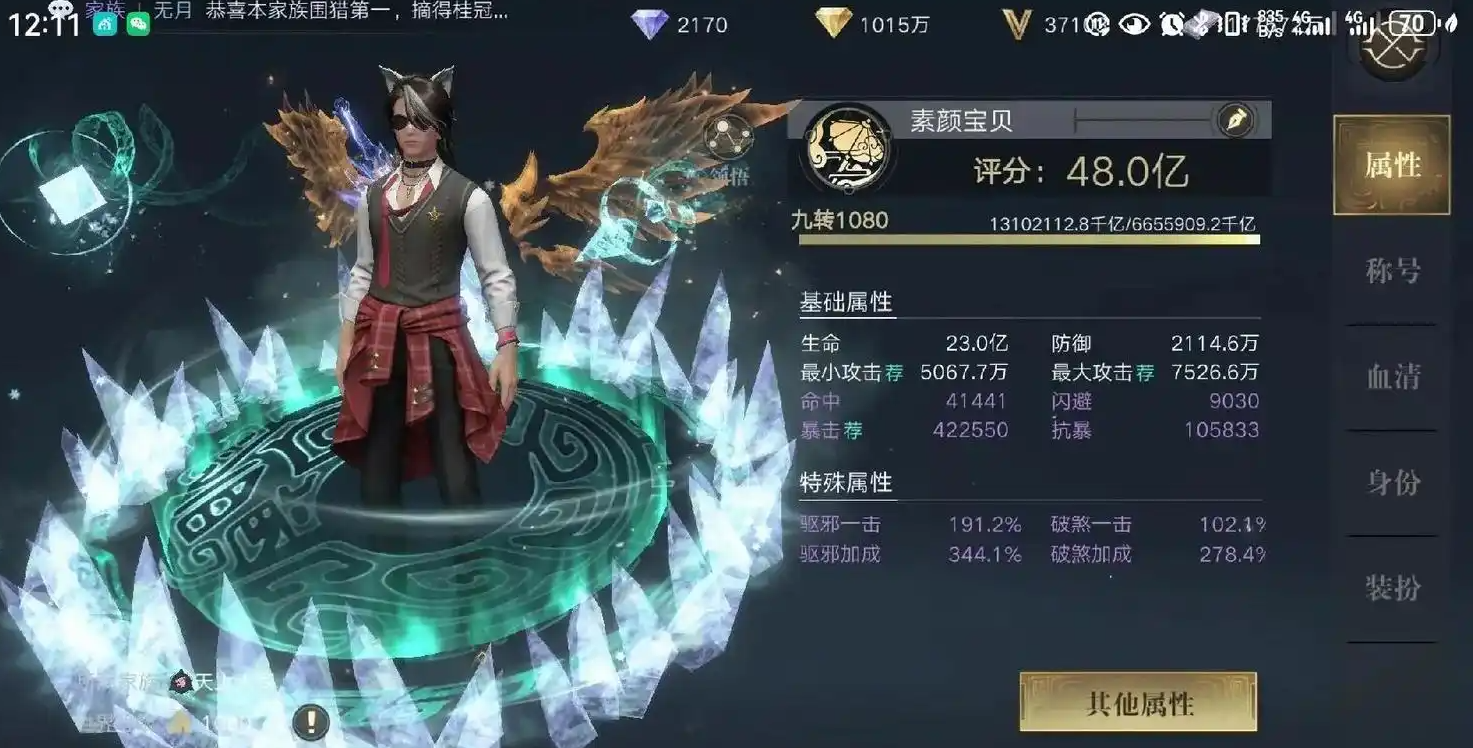Tap the diamond currency icon

pyautogui.click(x=650, y=24)
